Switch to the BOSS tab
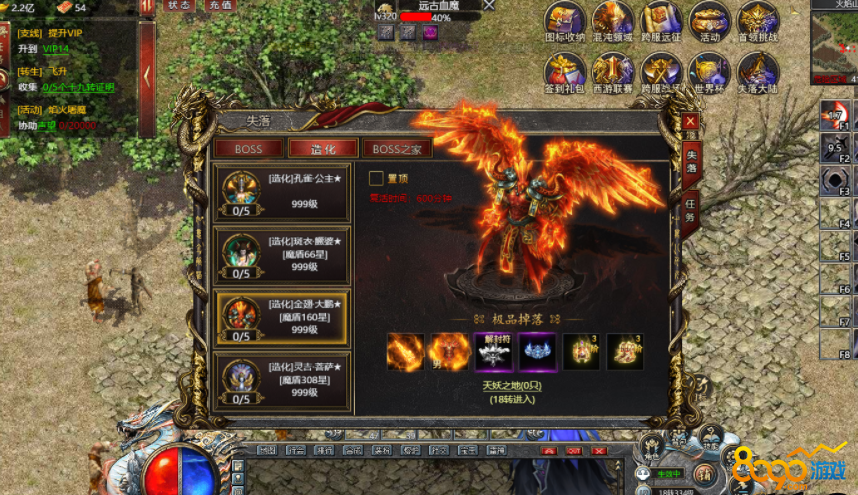858x495 pixels. (x=248, y=149)
